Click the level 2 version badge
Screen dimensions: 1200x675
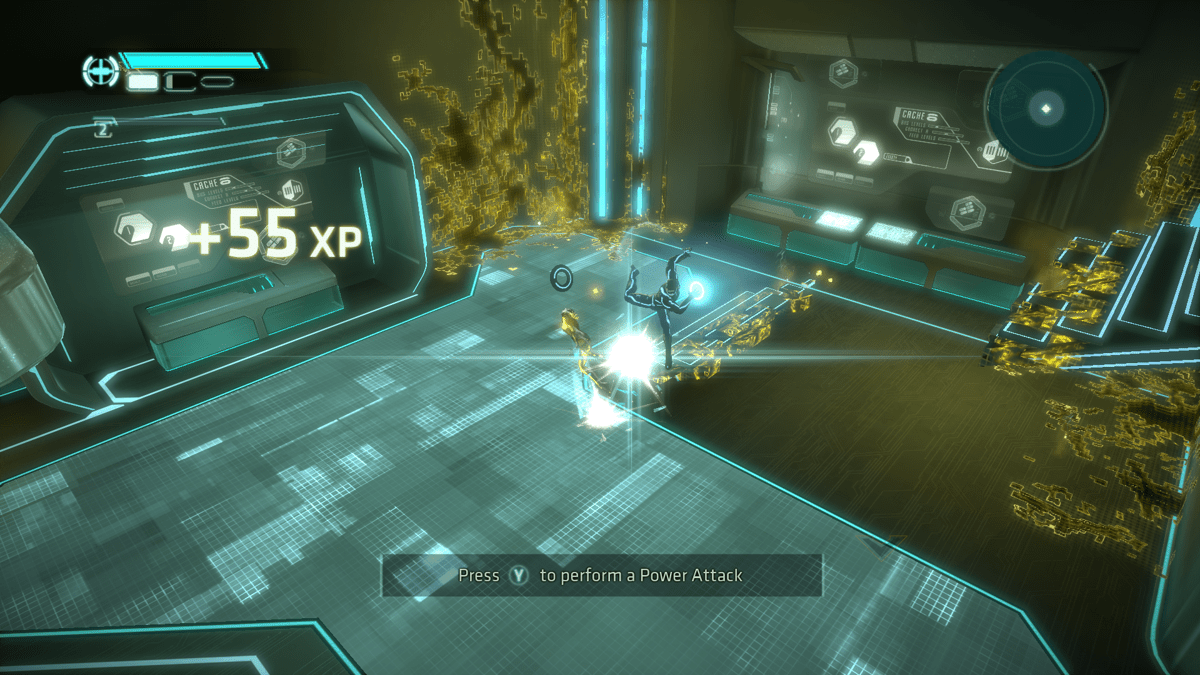[103, 127]
